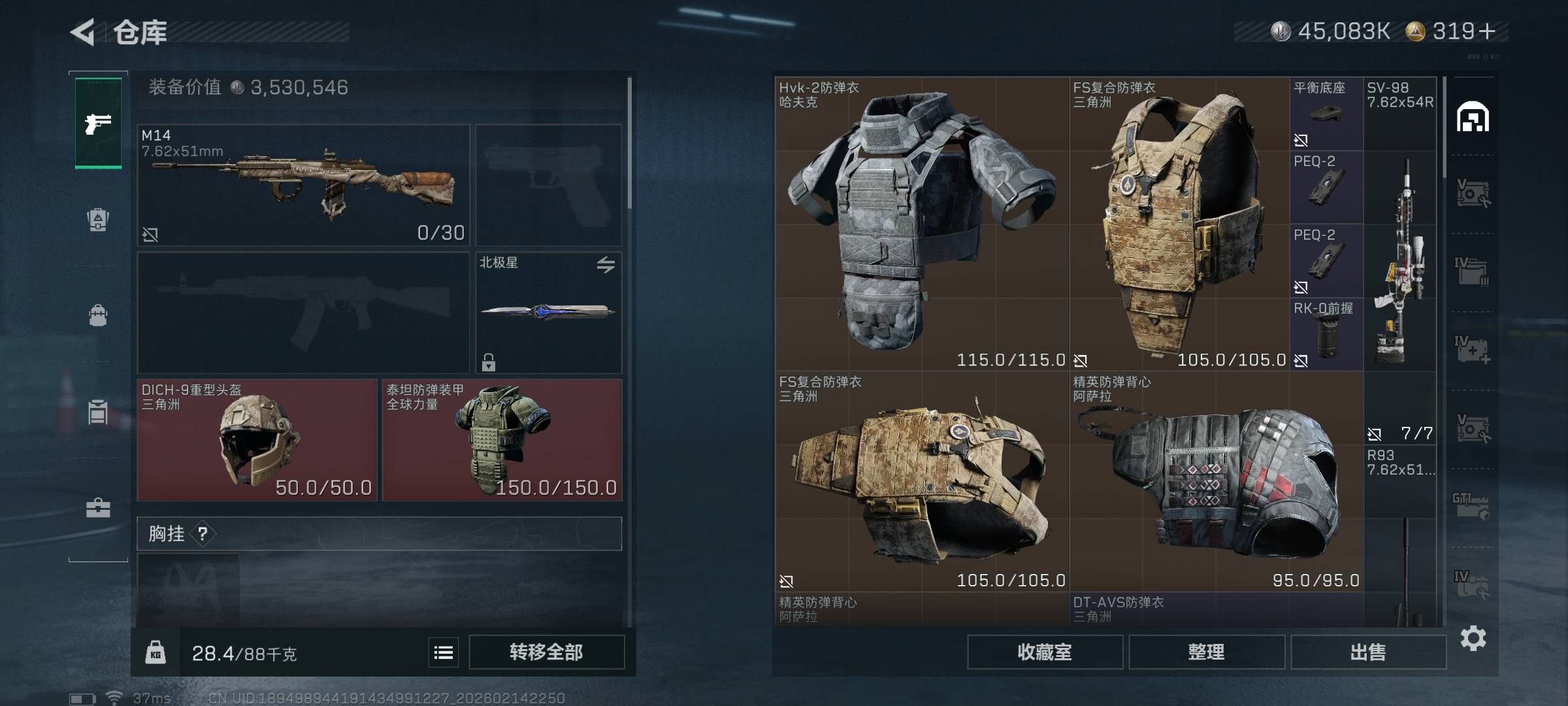1568x706 pixels.
Task: Select the 平衡底座 attachment item
Action: pos(1326,114)
